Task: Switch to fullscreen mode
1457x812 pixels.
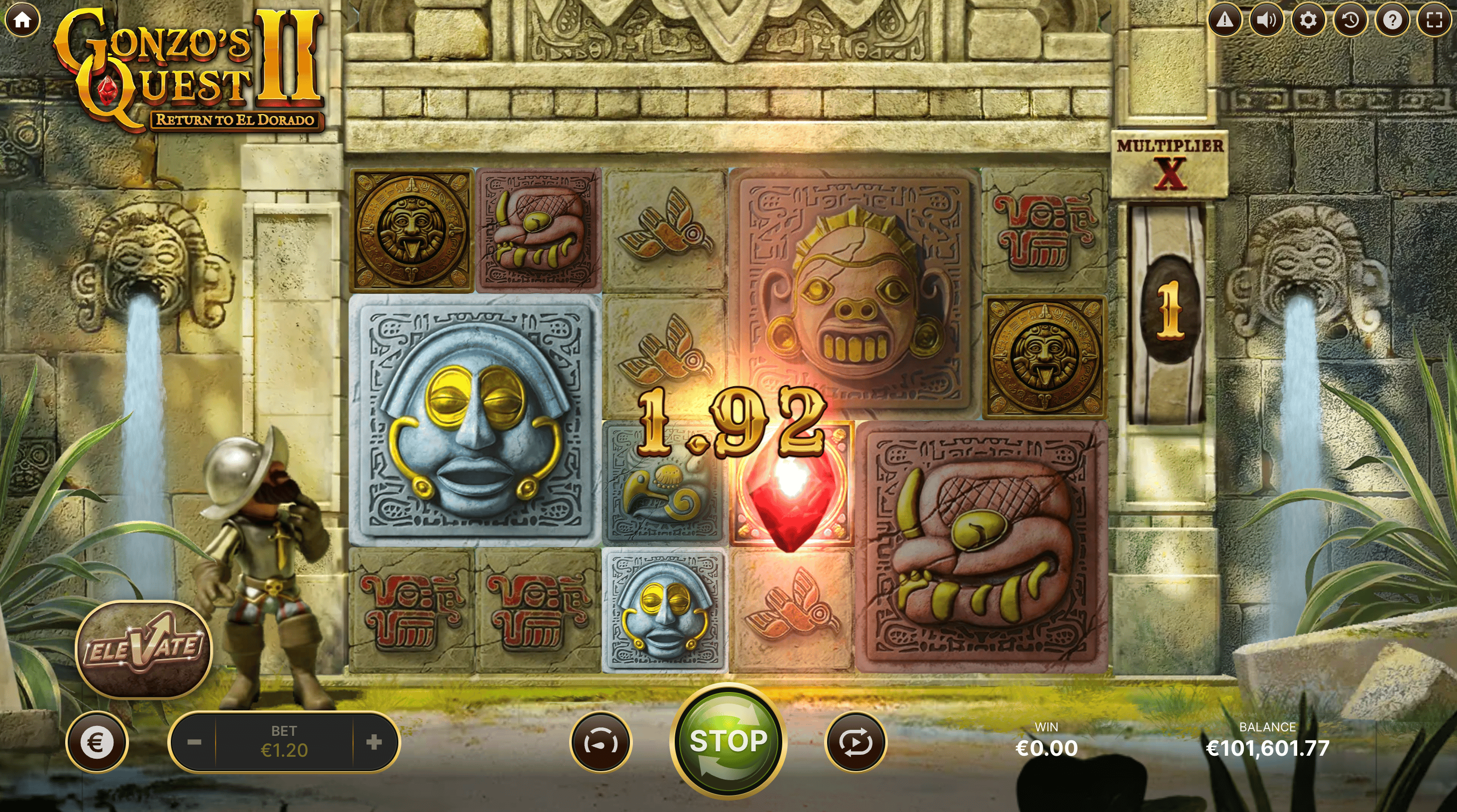Action: click(x=1434, y=20)
